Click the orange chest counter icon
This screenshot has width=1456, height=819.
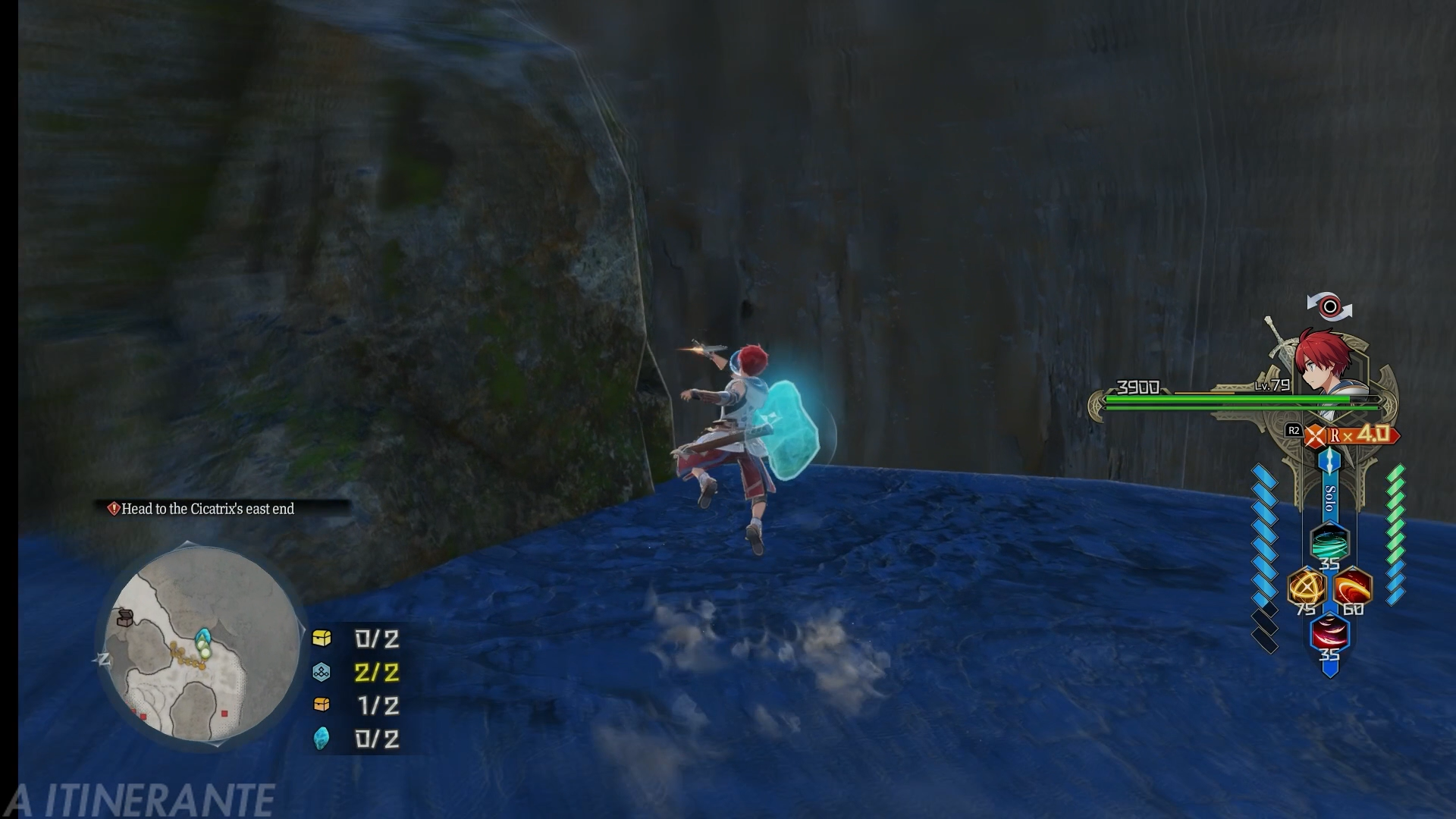(322, 705)
